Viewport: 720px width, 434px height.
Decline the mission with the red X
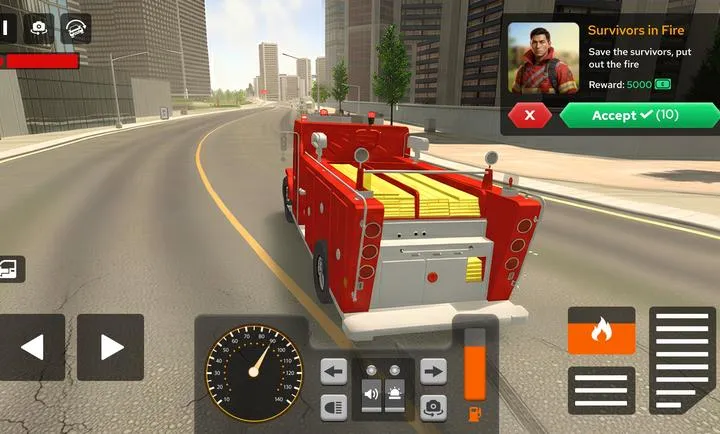[x=530, y=115]
